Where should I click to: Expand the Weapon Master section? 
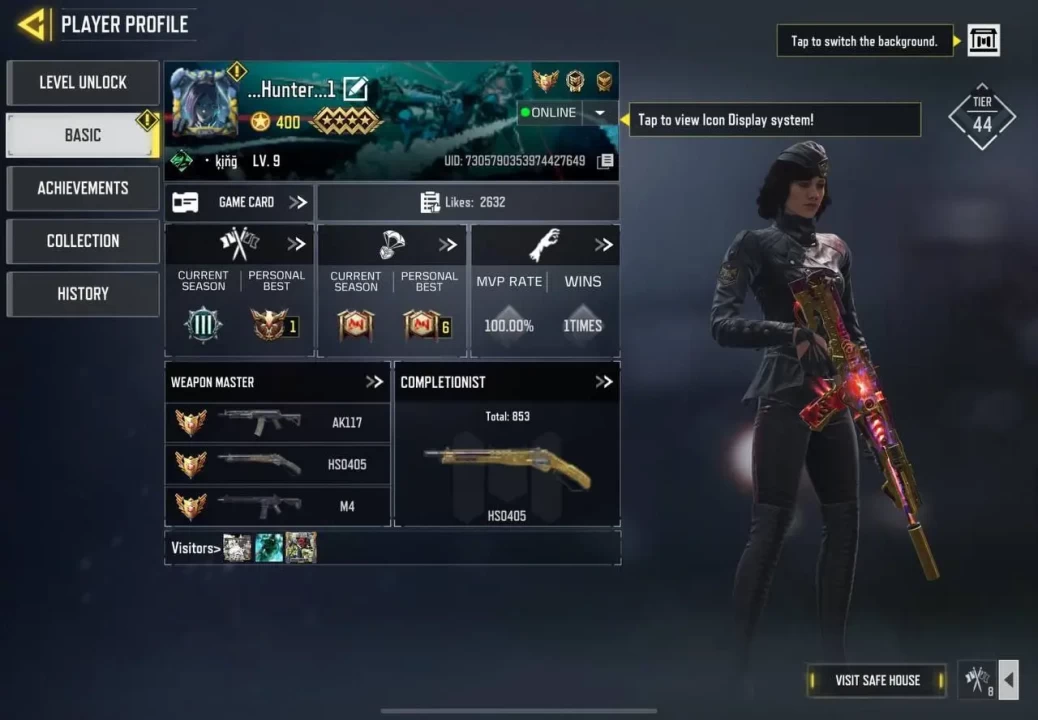point(374,382)
